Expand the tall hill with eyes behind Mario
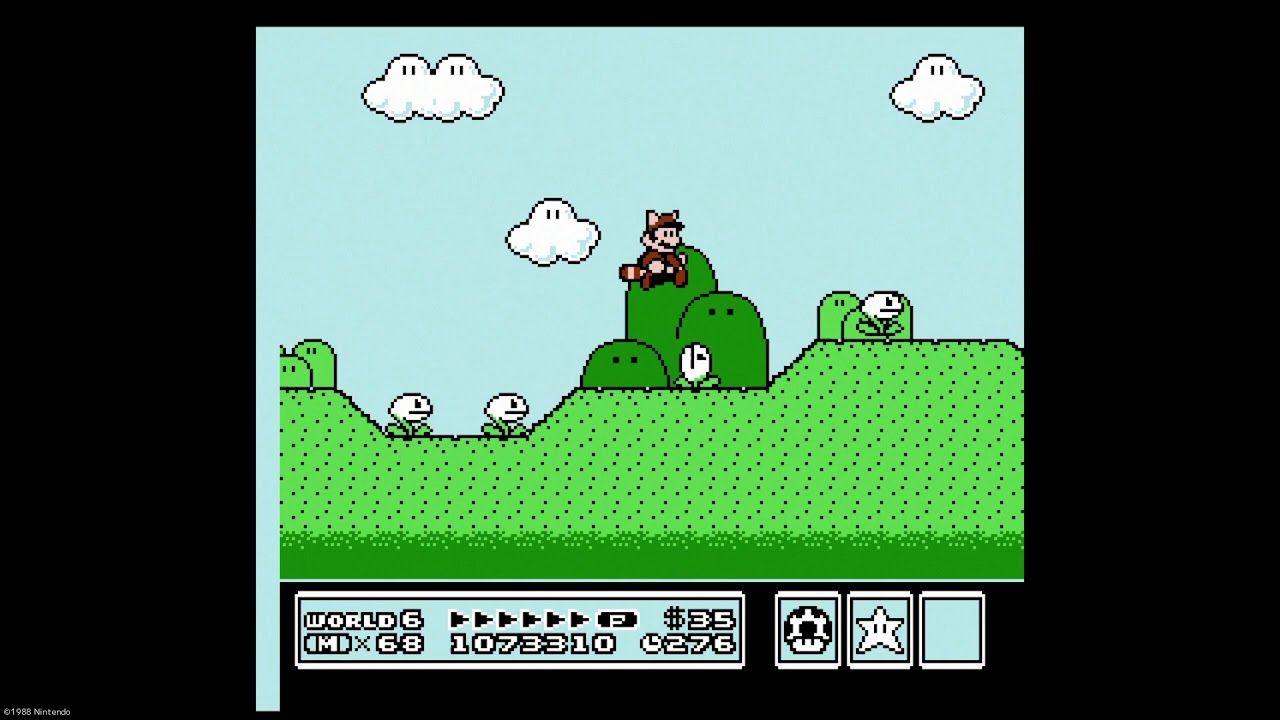 (x=722, y=330)
